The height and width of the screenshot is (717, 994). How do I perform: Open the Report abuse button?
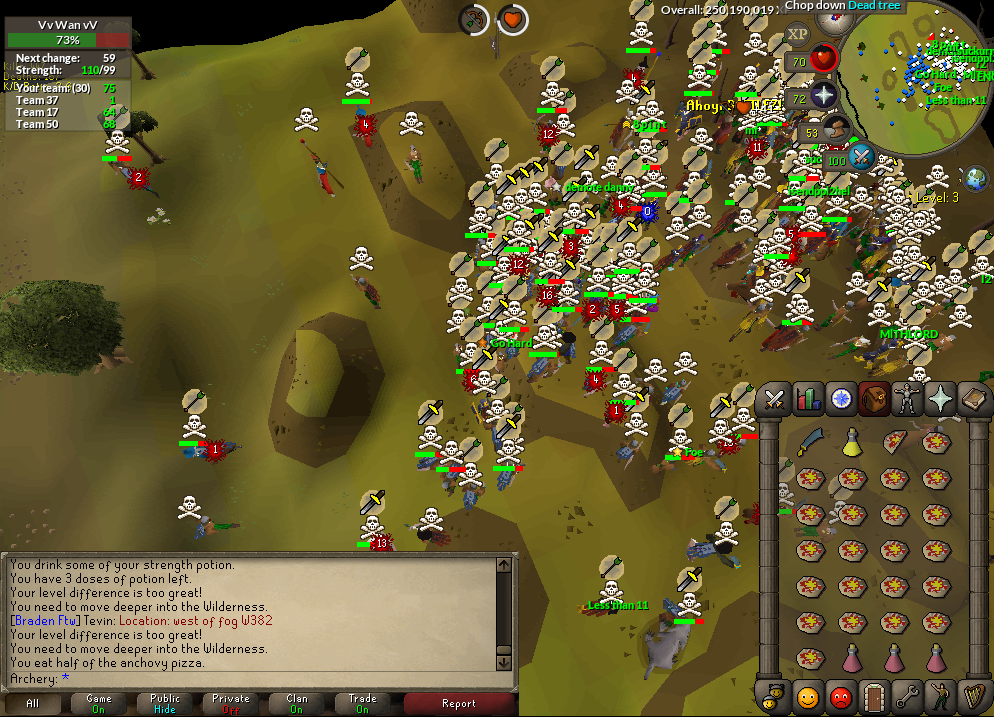(458, 703)
